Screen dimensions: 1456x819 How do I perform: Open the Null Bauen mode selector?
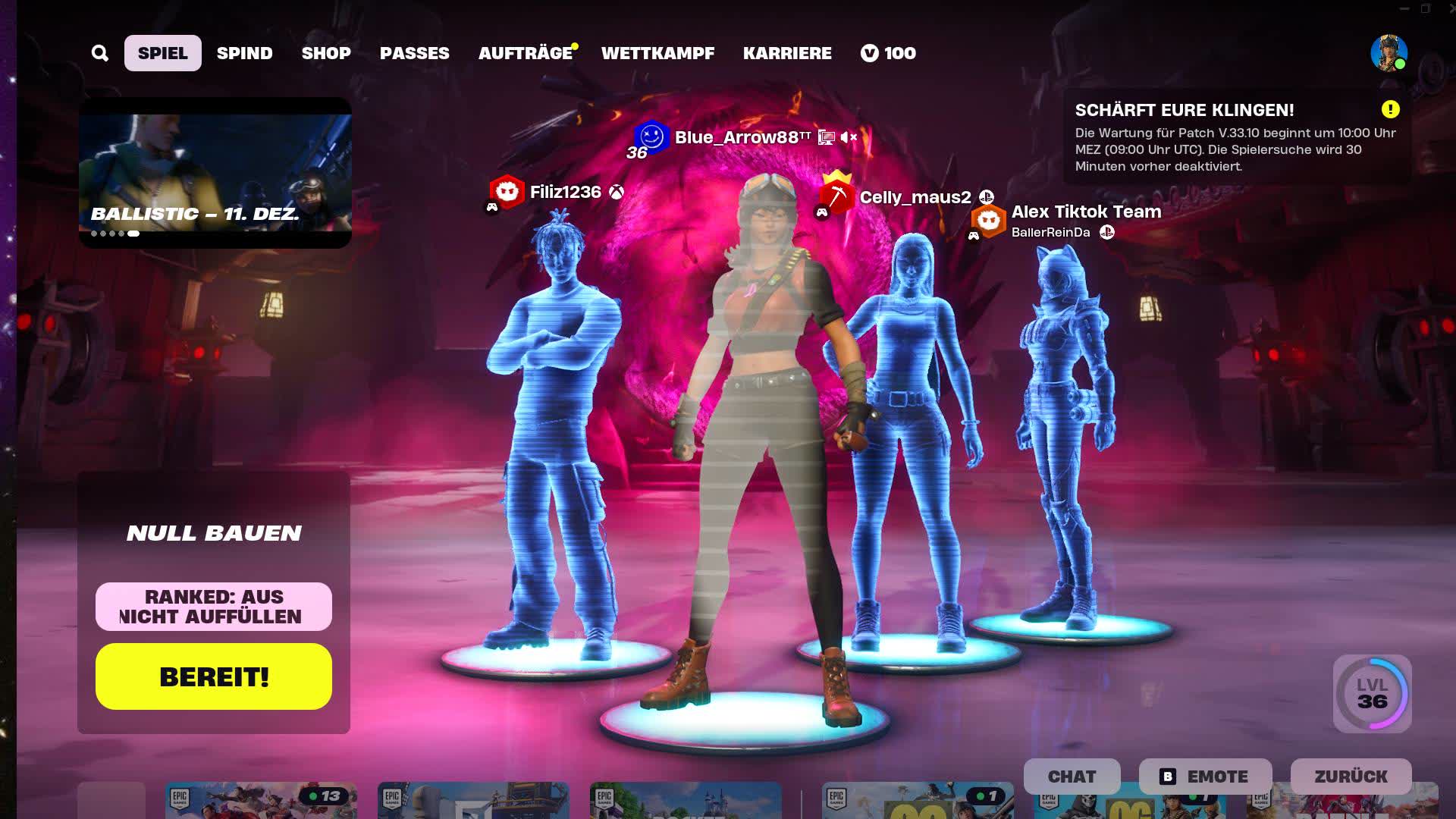click(x=215, y=532)
